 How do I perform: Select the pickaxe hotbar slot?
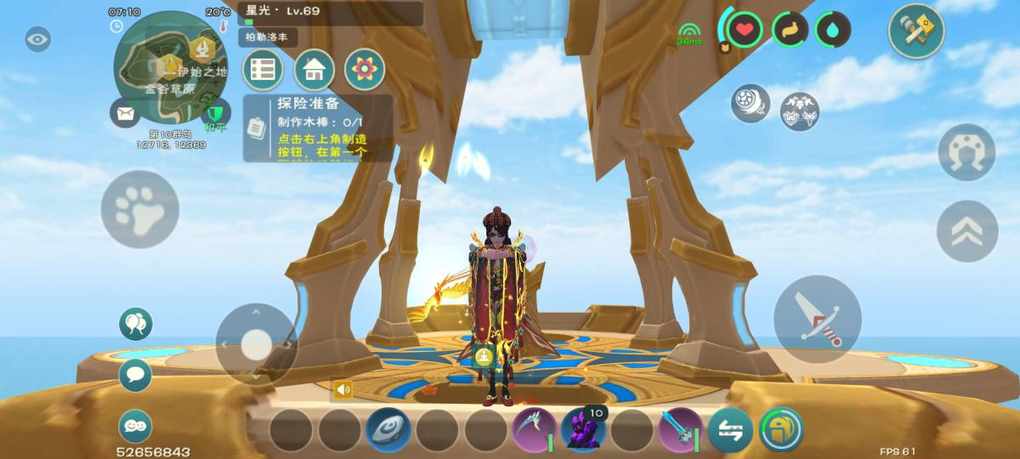click(x=534, y=430)
